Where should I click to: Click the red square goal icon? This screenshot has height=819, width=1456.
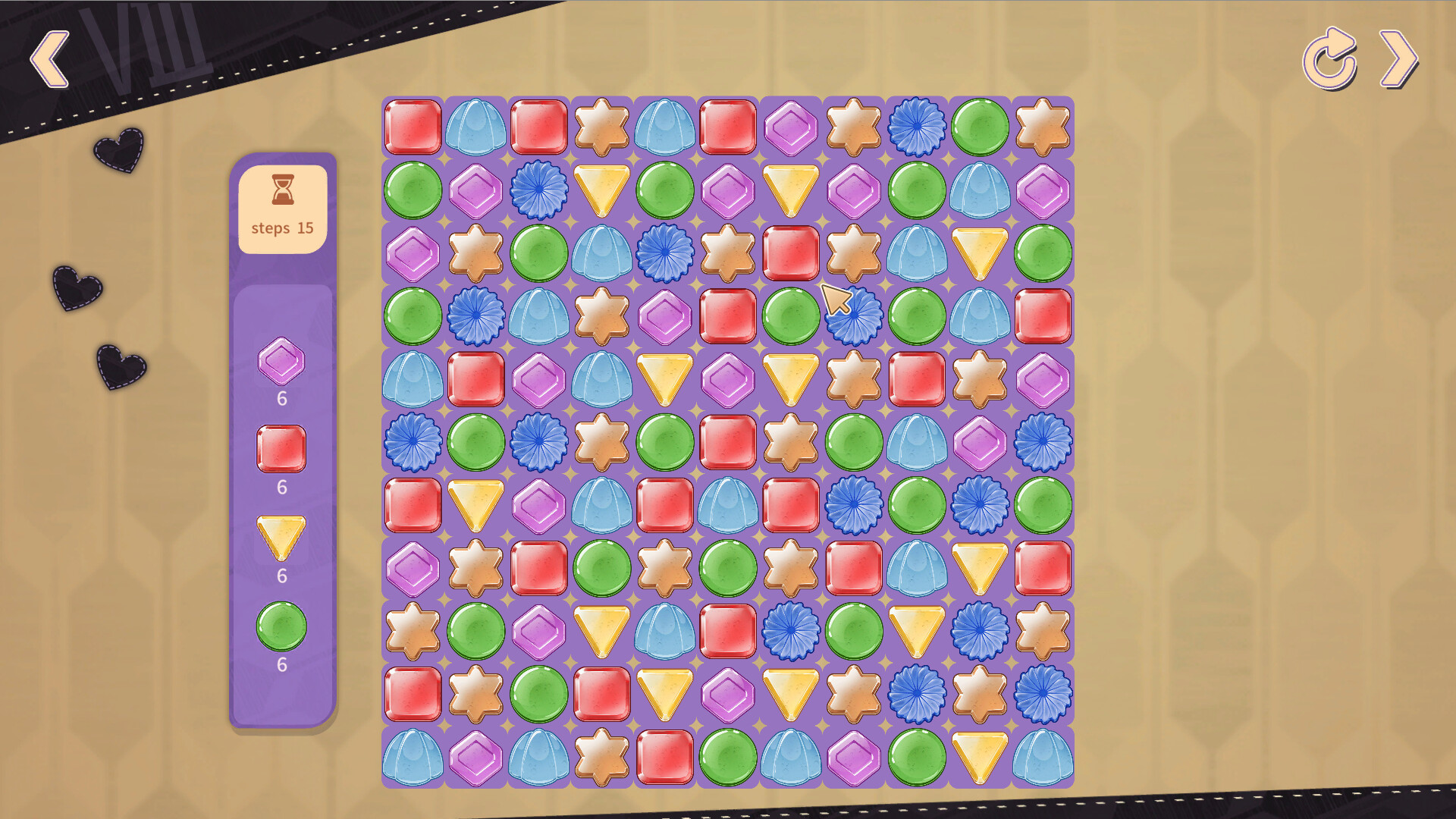(281, 446)
